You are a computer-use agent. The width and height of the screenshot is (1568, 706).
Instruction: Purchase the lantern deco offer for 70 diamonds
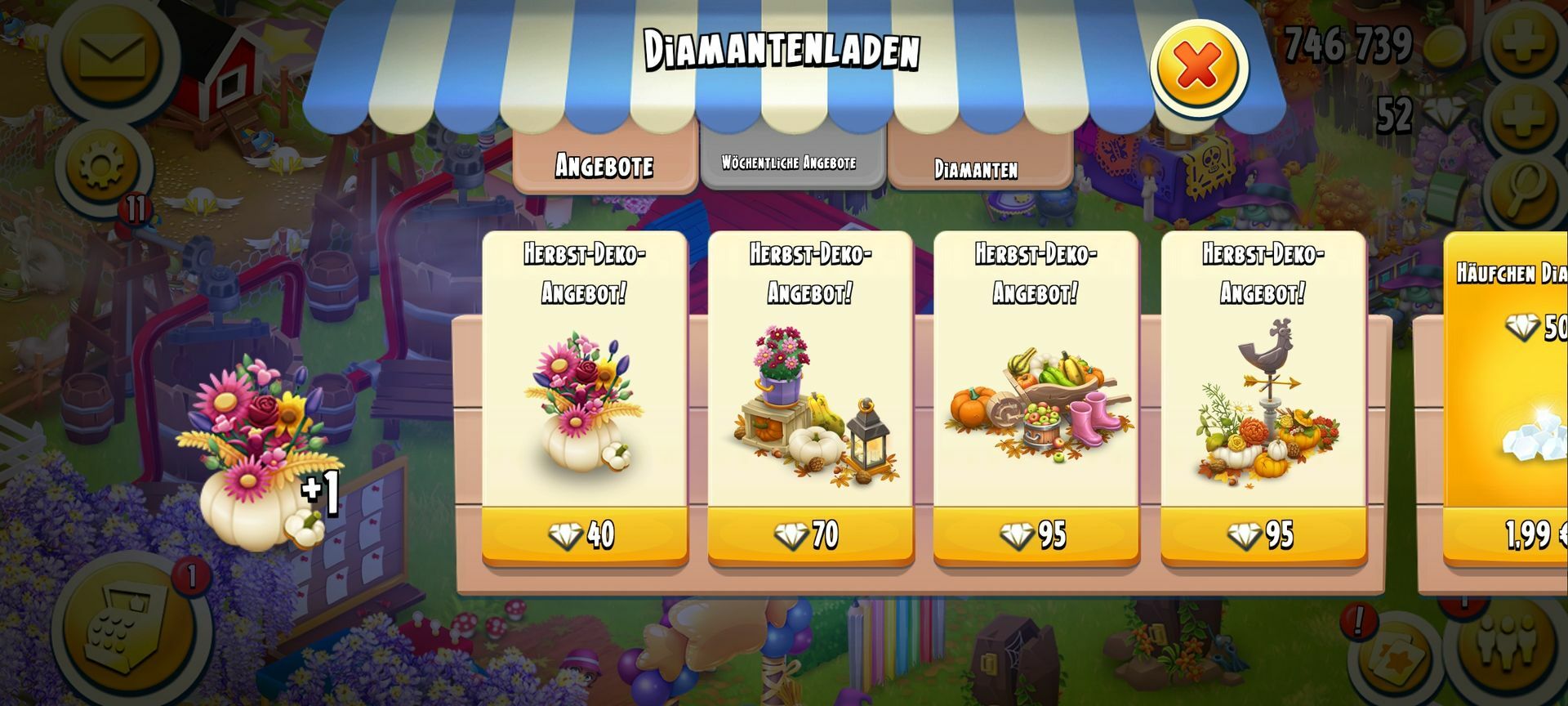click(809, 535)
